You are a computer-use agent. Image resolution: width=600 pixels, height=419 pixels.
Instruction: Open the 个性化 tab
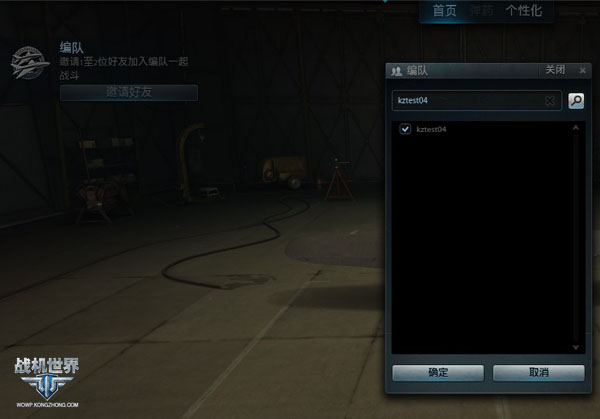click(x=524, y=11)
